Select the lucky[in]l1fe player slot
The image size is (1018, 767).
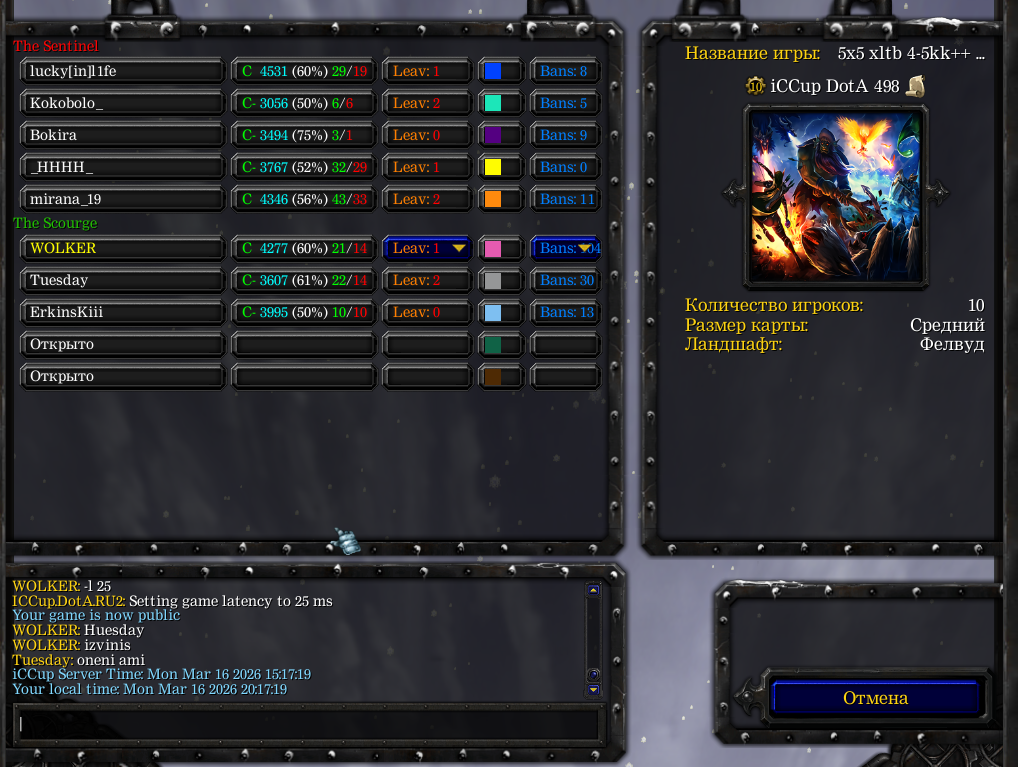122,71
